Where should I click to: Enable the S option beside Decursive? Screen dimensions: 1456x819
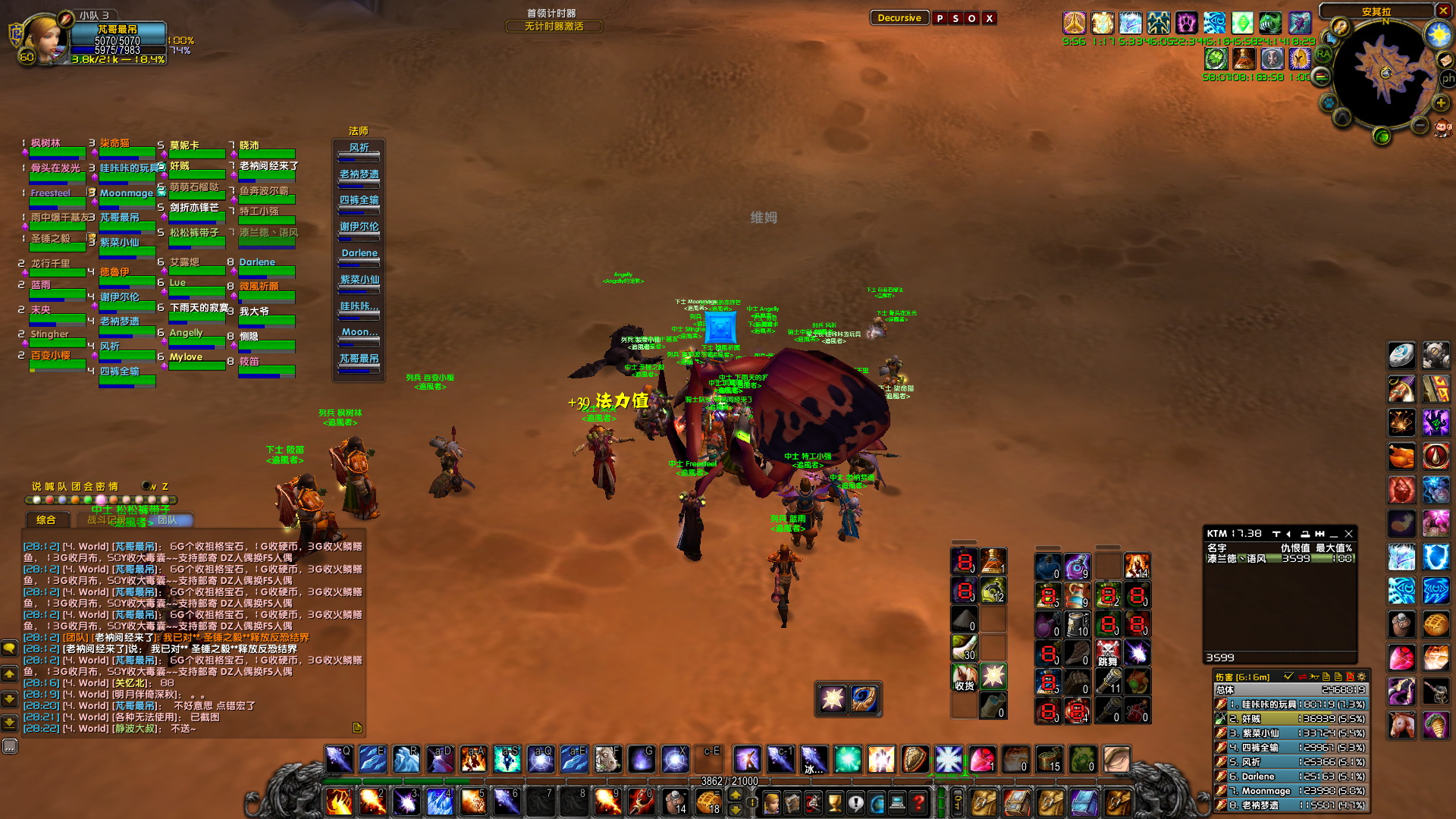click(955, 18)
